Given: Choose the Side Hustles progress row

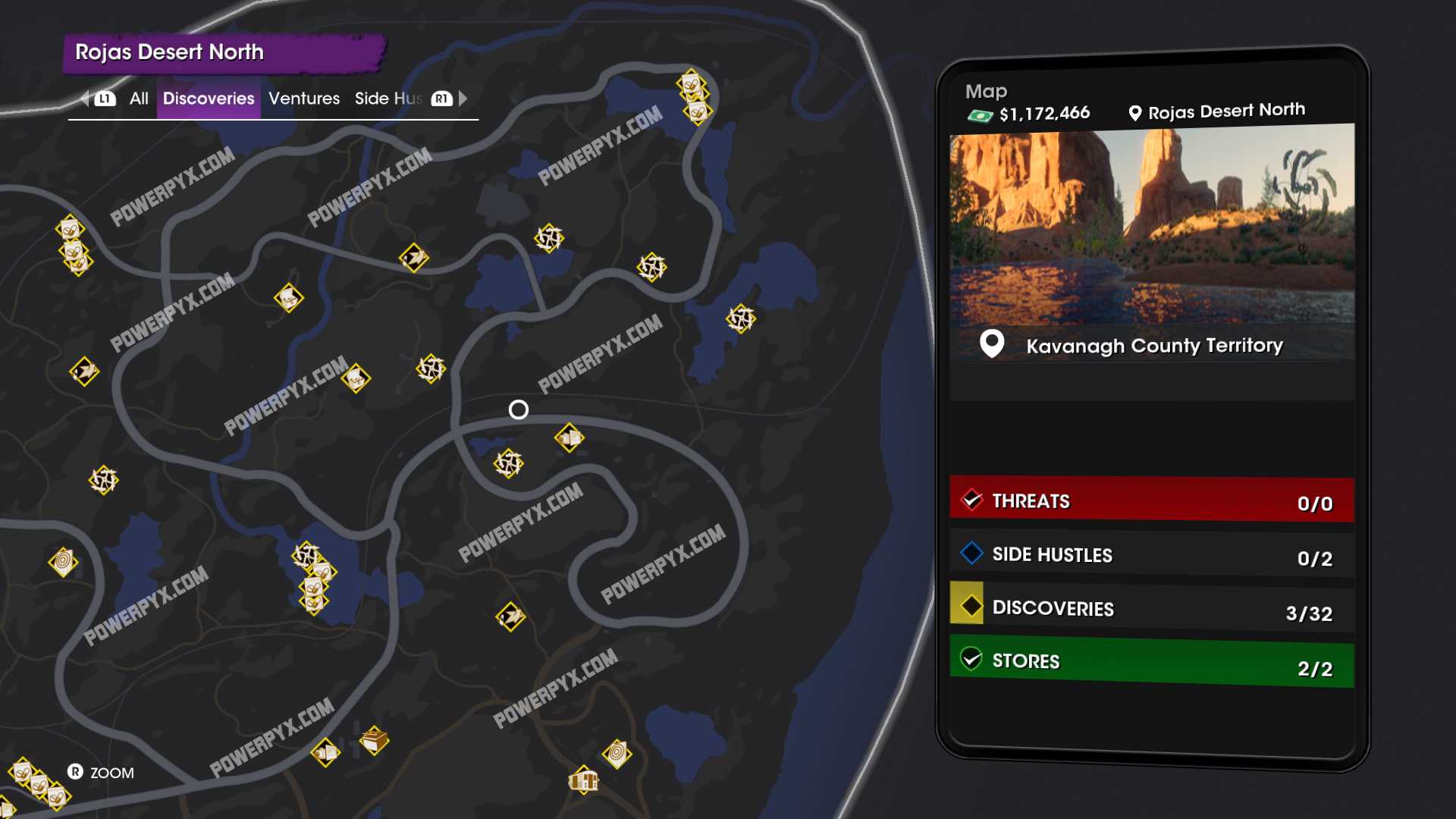Looking at the screenshot, I should pyautogui.click(x=1151, y=556).
